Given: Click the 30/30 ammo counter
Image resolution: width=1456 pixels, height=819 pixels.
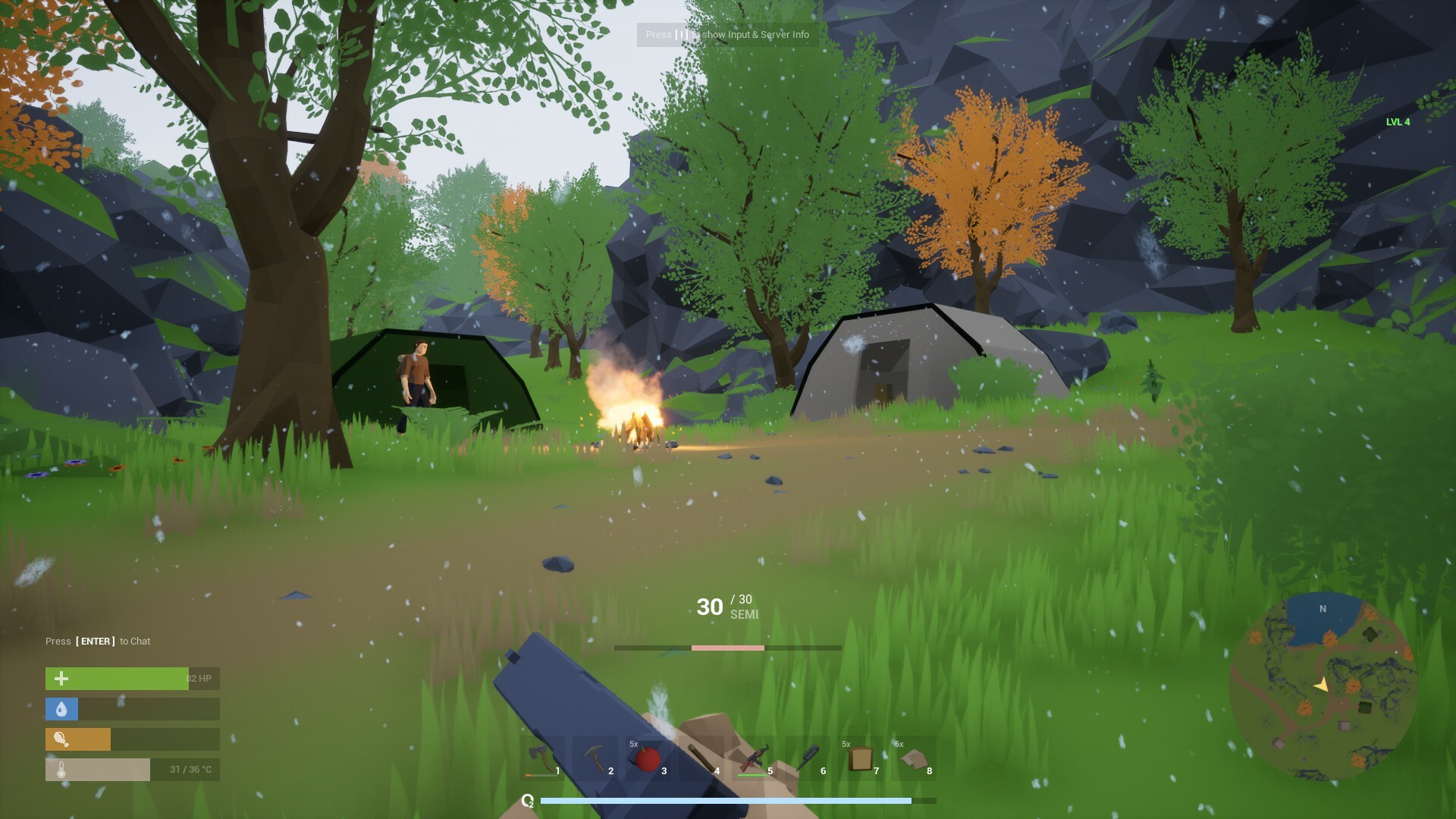Looking at the screenshot, I should [x=710, y=607].
